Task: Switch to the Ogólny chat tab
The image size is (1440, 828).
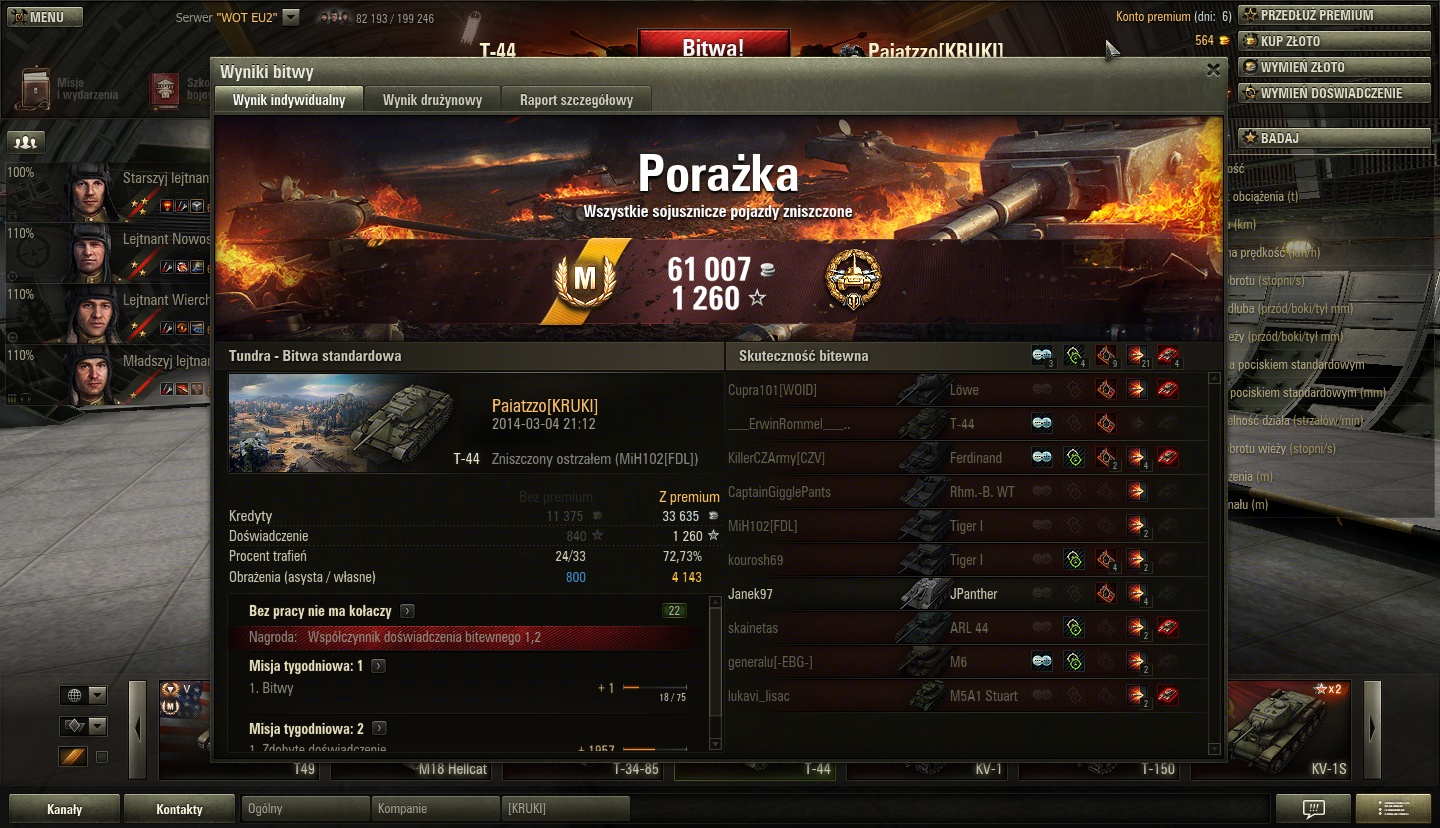Action: (x=305, y=809)
